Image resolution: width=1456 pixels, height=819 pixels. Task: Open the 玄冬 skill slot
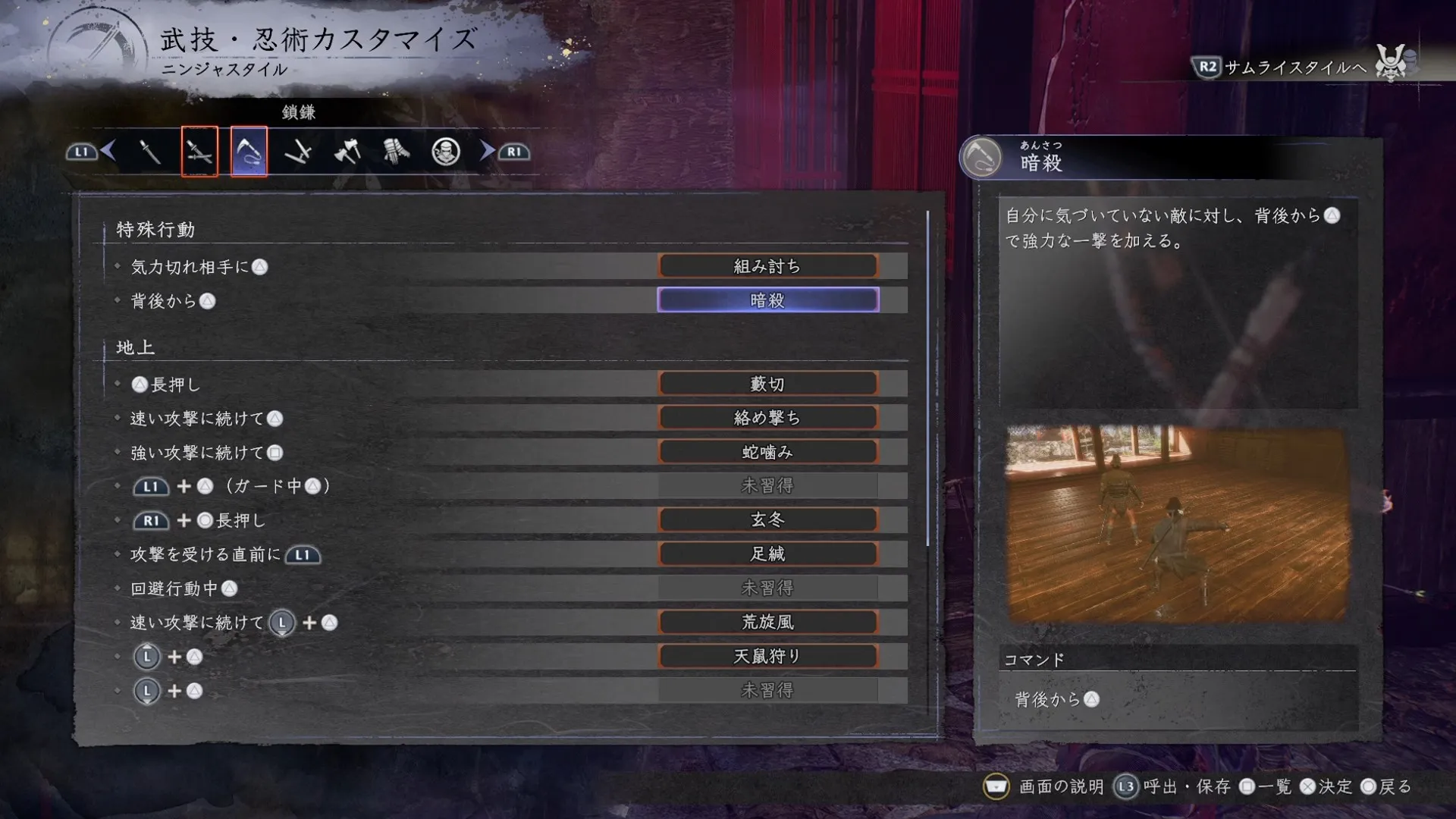coord(767,520)
